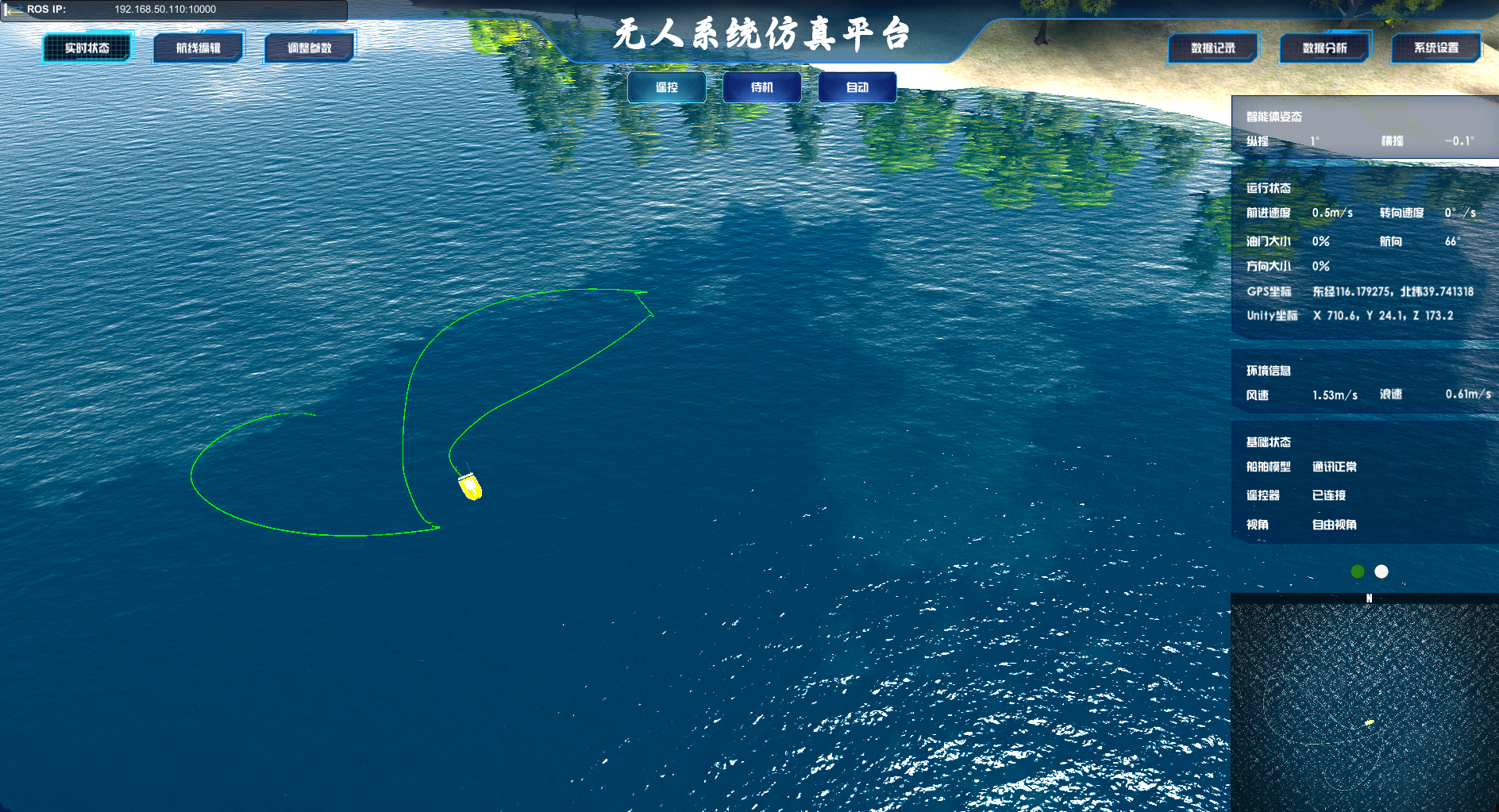
Task: Open the 航线编辑 route editing tab
Action: 198,47
